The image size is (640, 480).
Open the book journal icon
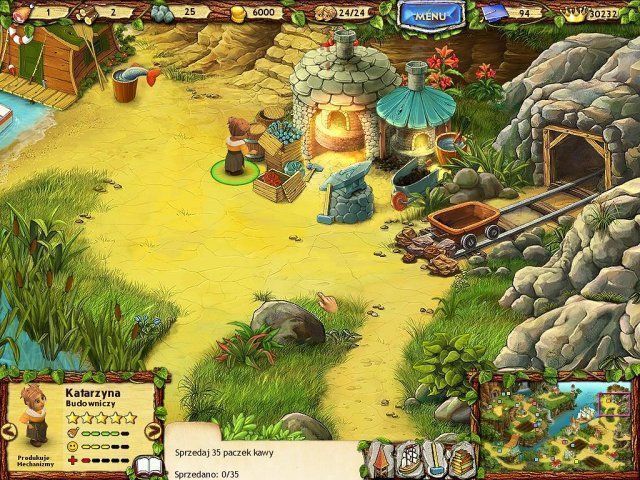tap(147, 465)
